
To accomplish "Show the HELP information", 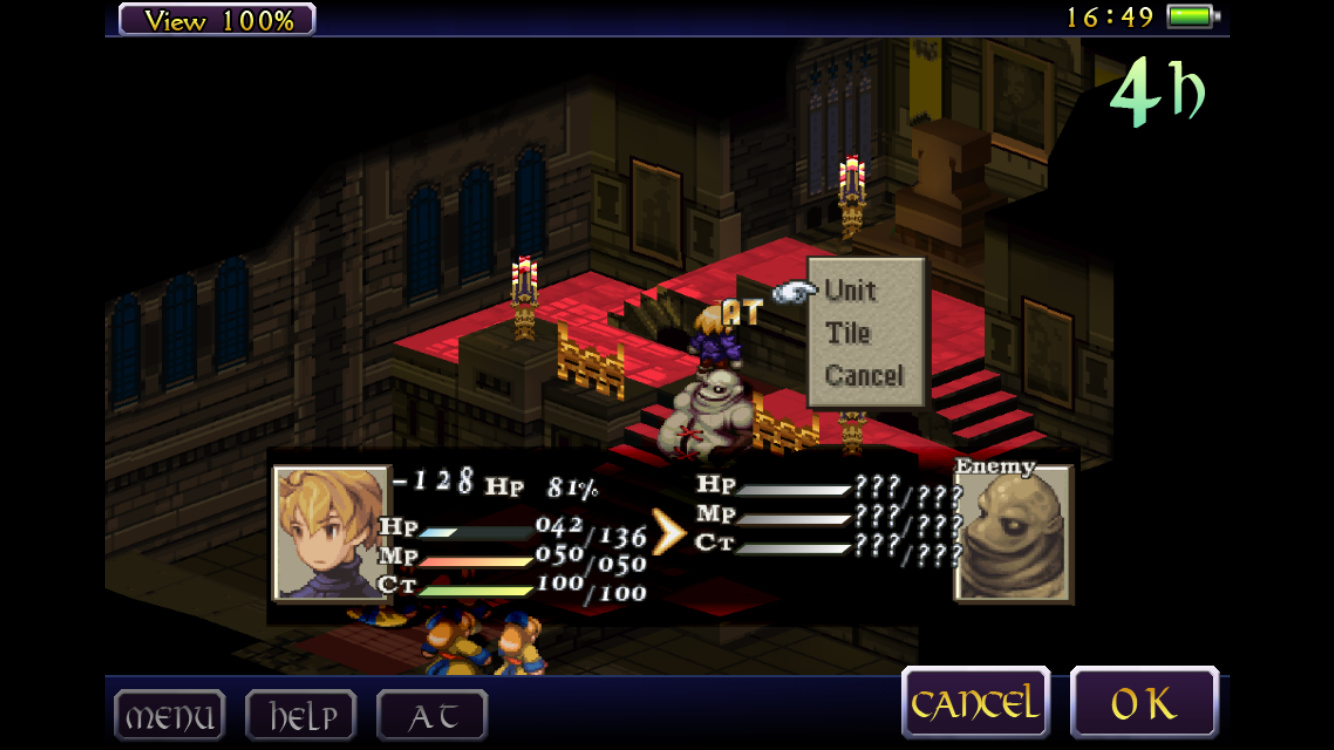I will click(300, 716).
